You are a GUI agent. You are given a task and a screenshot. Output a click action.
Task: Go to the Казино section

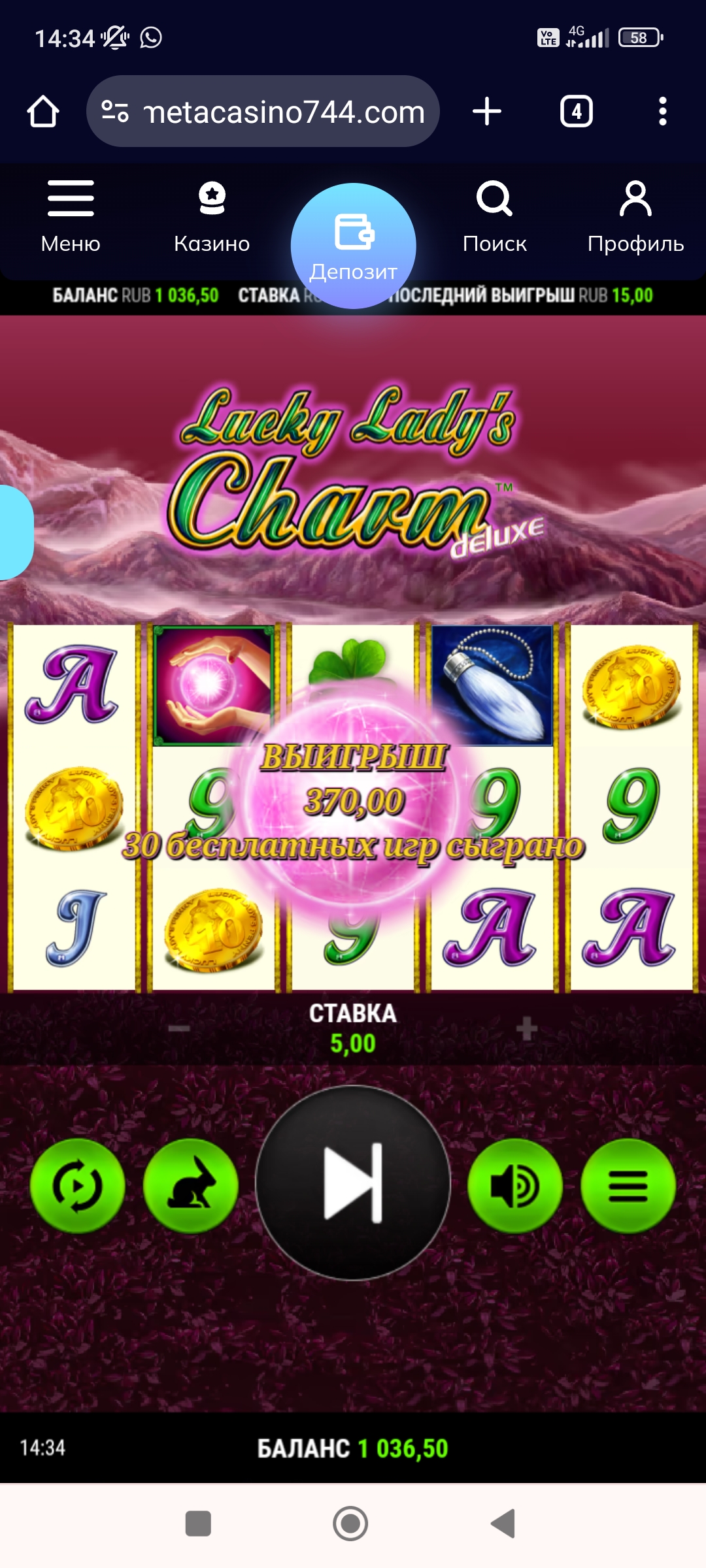pos(212,217)
